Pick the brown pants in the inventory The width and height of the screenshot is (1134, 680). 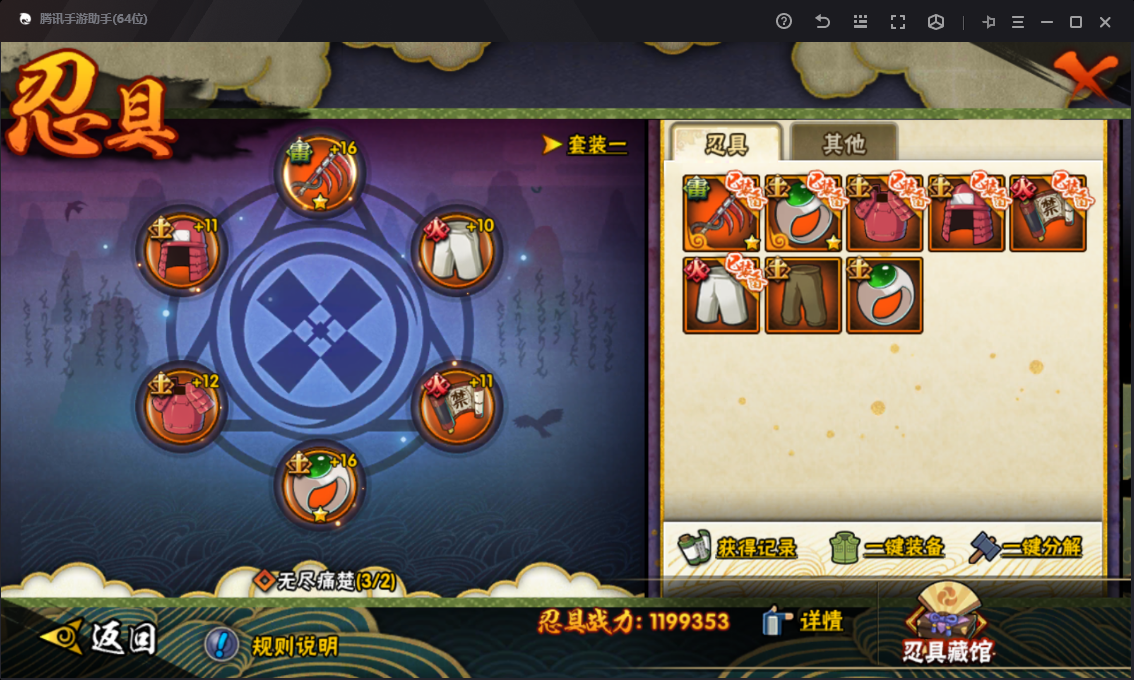[803, 295]
